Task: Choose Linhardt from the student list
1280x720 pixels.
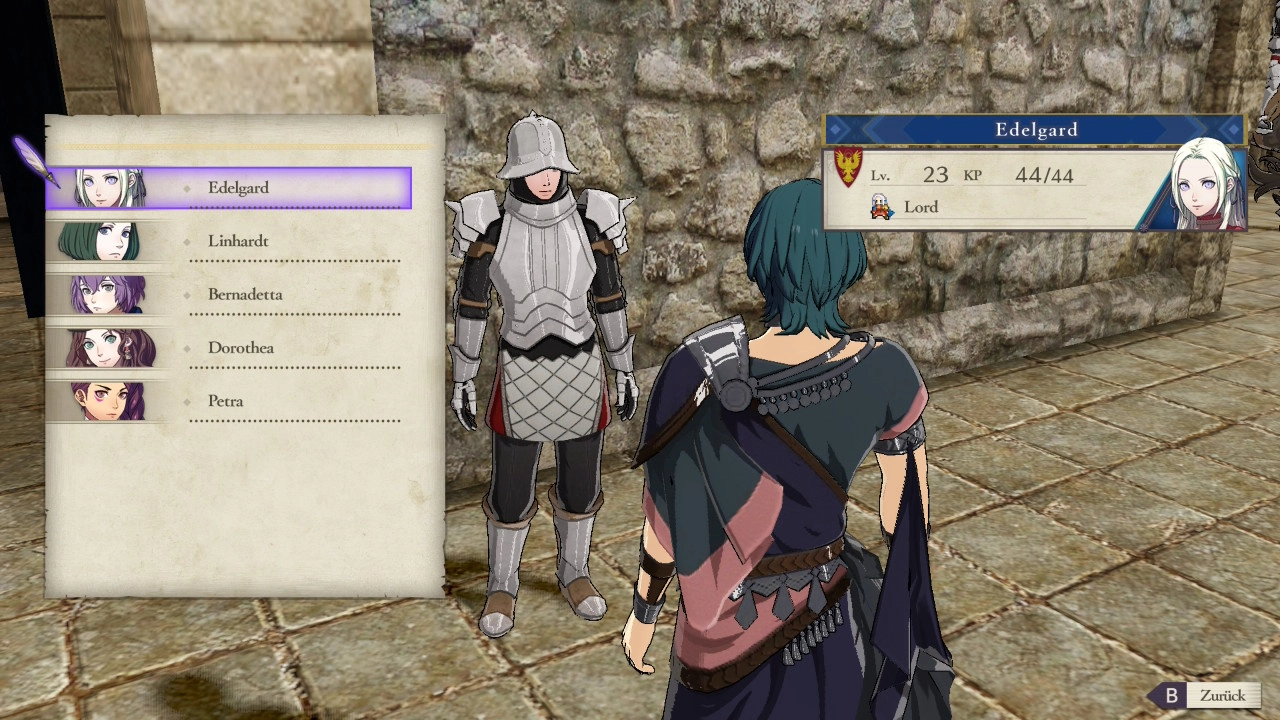Action: 238,241
